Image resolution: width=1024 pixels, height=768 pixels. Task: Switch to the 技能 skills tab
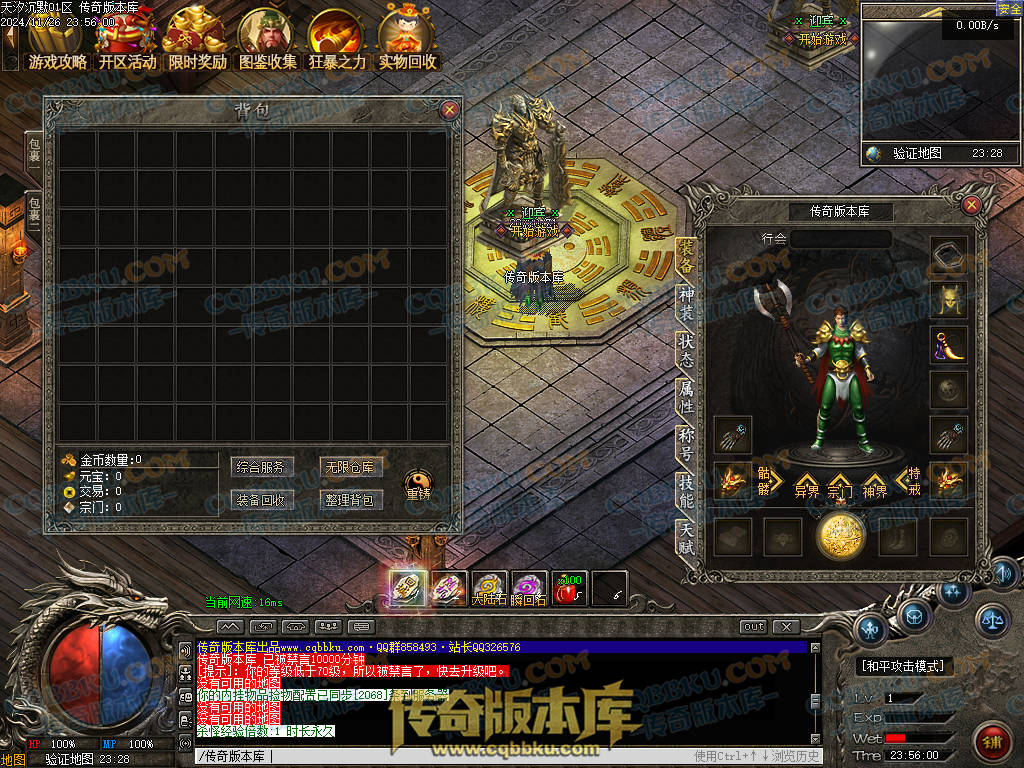686,488
